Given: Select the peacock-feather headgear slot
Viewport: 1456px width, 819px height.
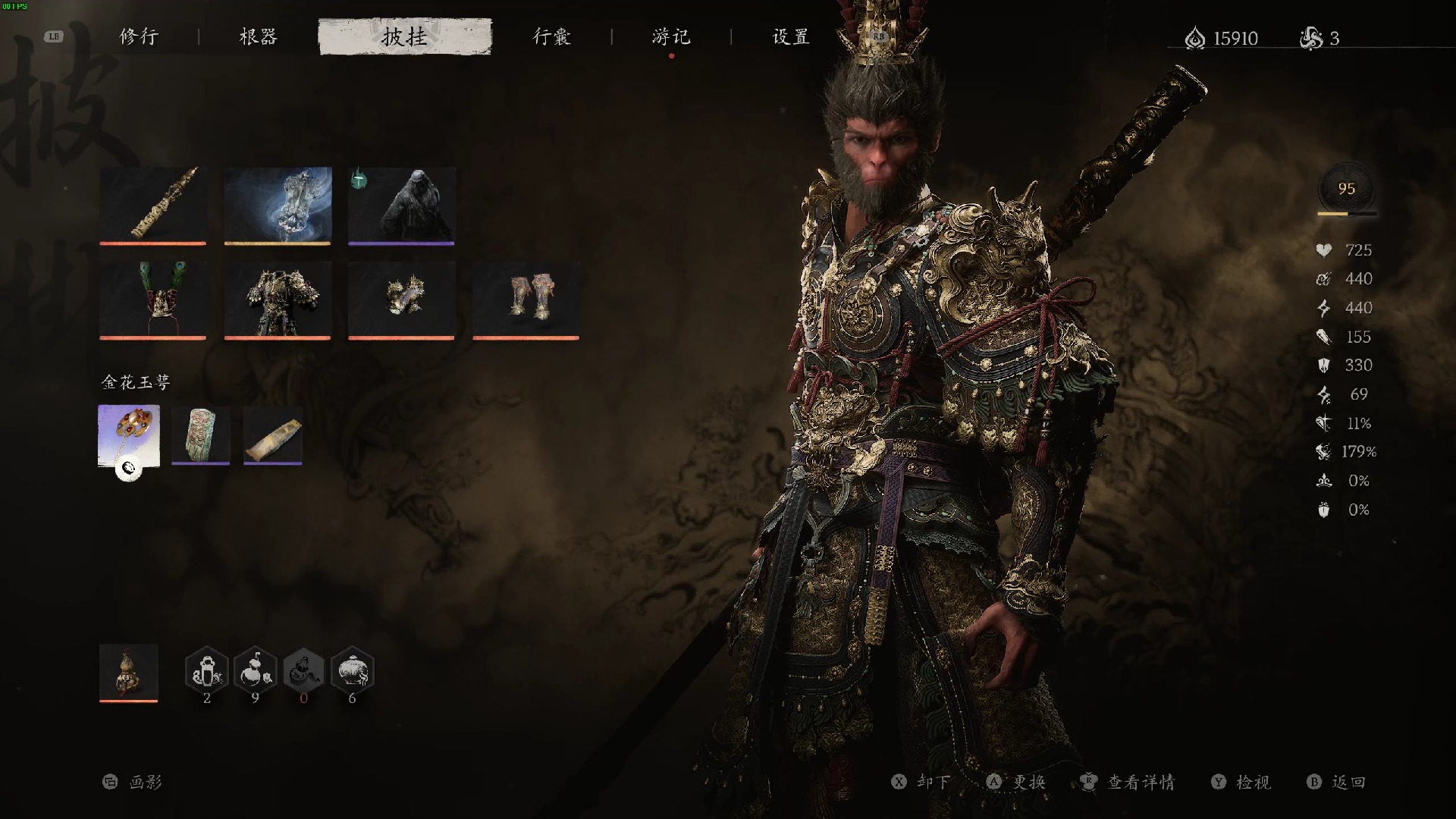Looking at the screenshot, I should tap(152, 299).
